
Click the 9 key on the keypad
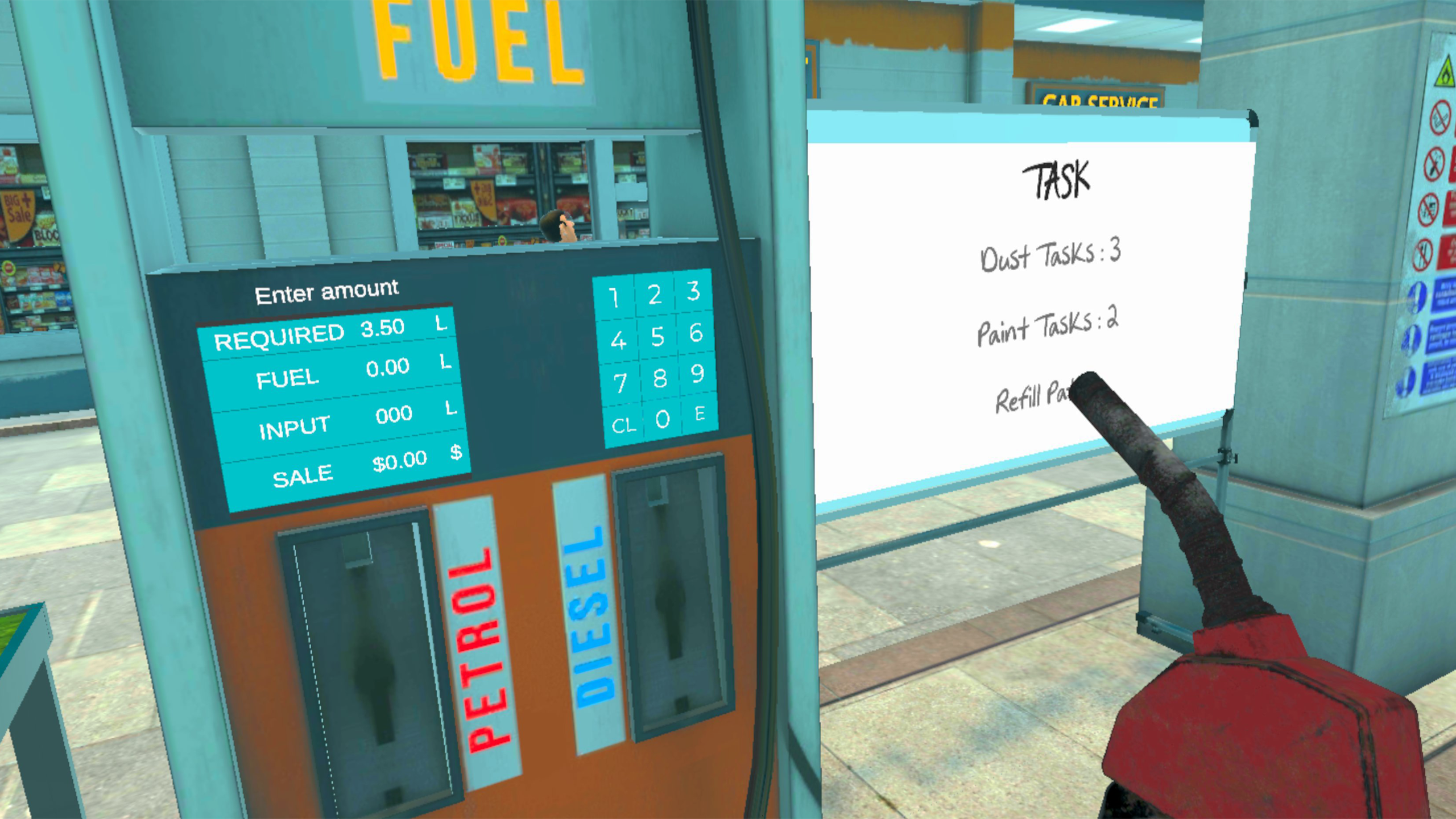[697, 374]
